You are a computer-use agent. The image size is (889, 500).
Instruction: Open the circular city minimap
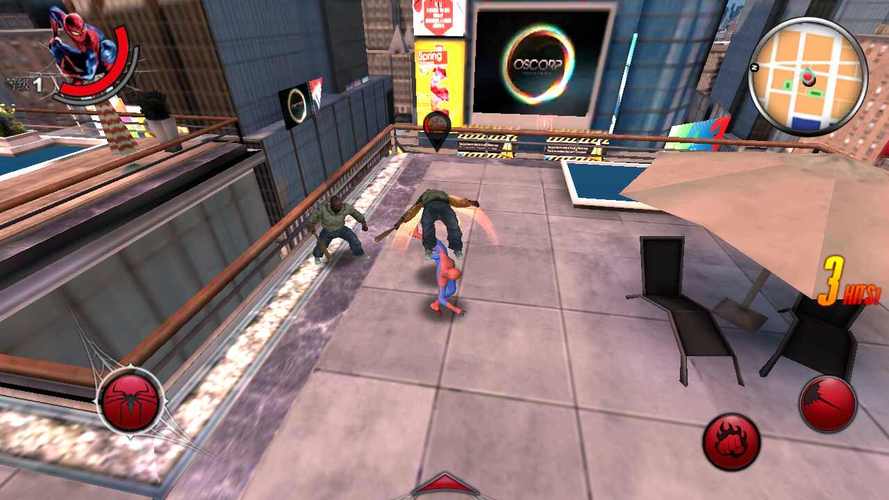click(807, 77)
